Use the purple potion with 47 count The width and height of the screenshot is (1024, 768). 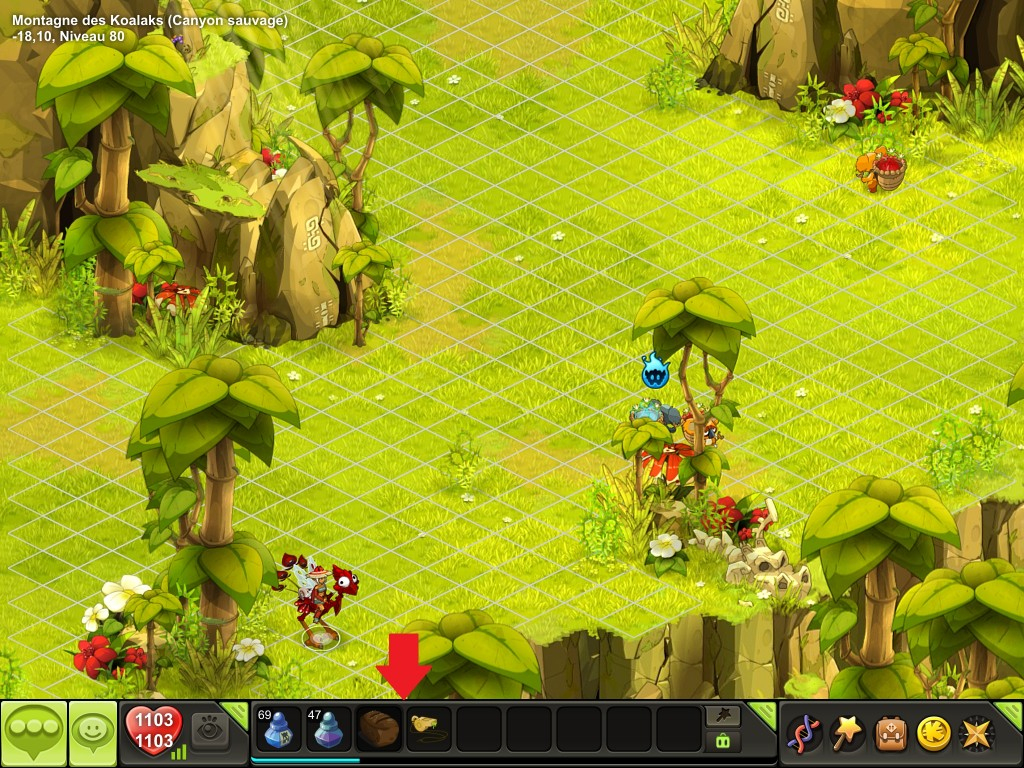[x=328, y=729]
